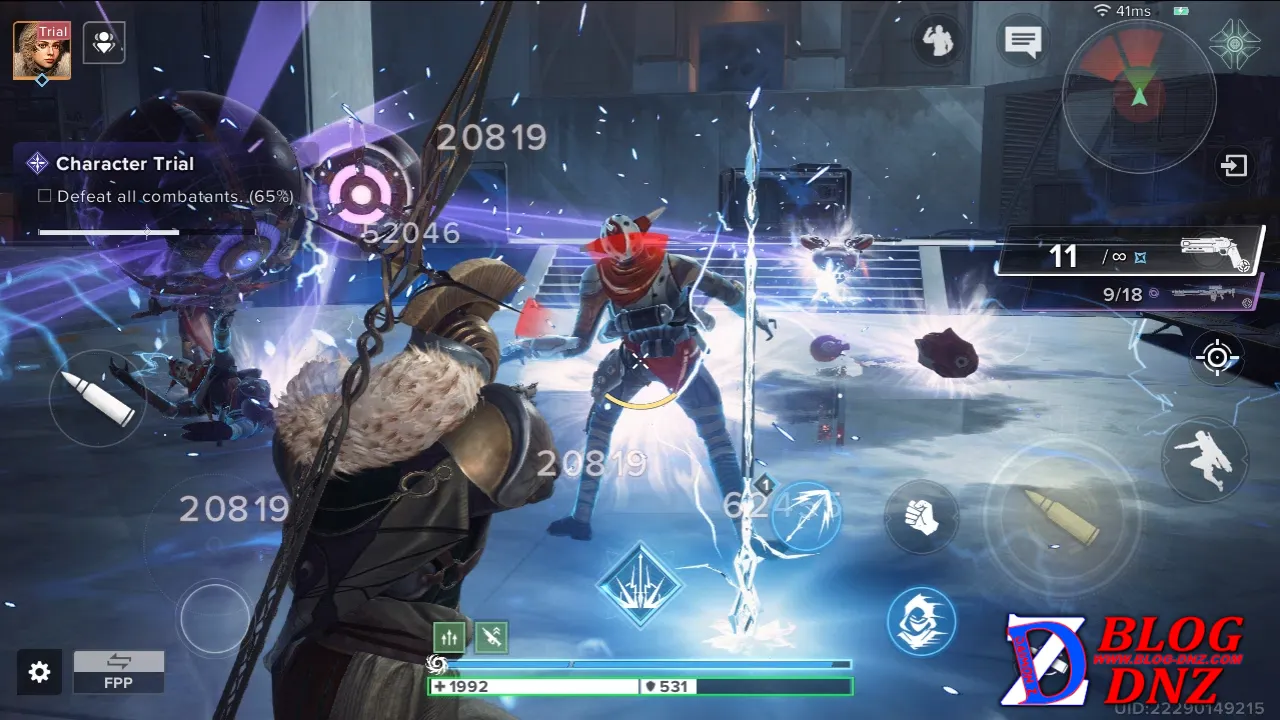
Task: Activate the jump running-figure button
Action: click(1205, 460)
